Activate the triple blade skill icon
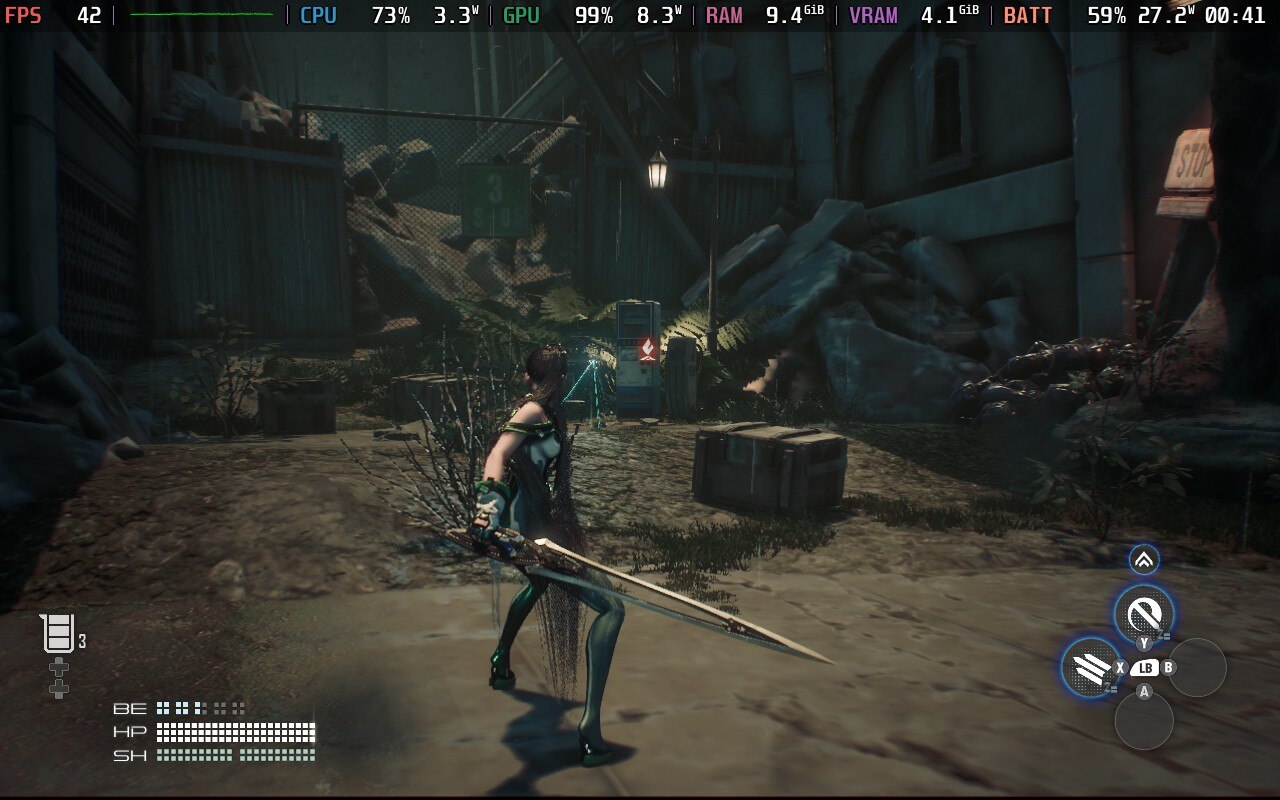This screenshot has height=800, width=1280. (x=1089, y=666)
